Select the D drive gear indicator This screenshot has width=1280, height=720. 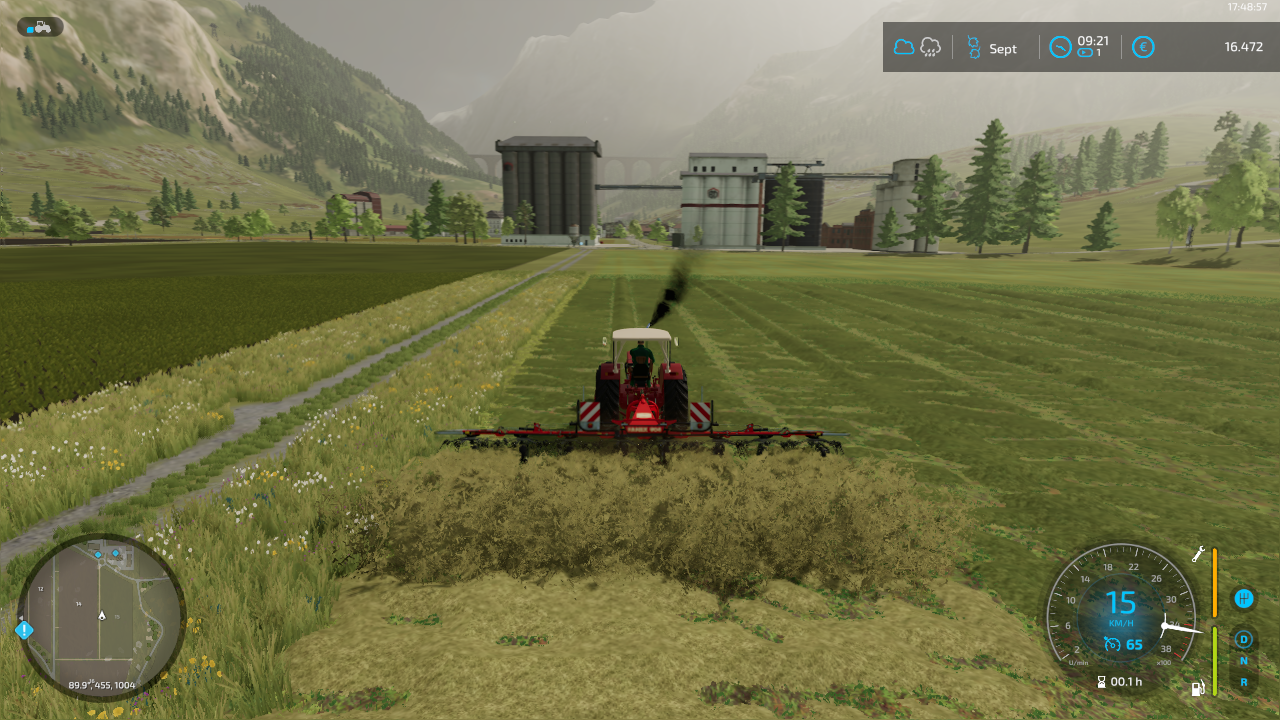1244,639
